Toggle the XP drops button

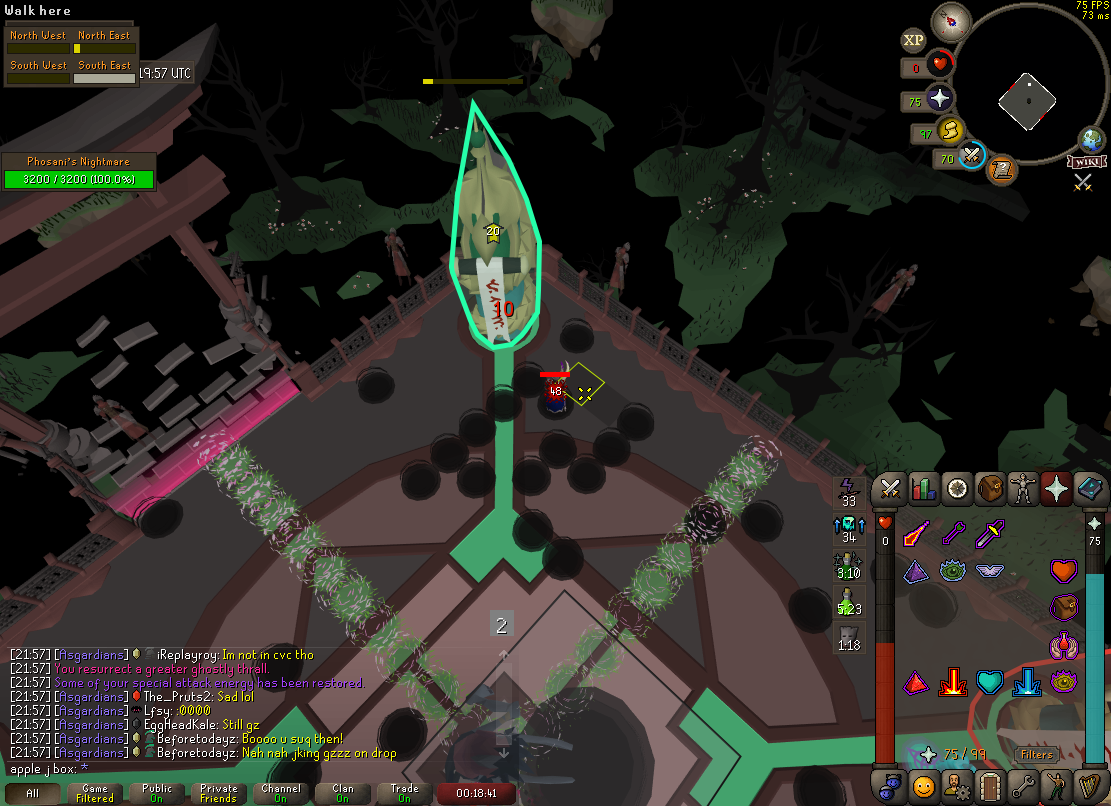coord(913,40)
